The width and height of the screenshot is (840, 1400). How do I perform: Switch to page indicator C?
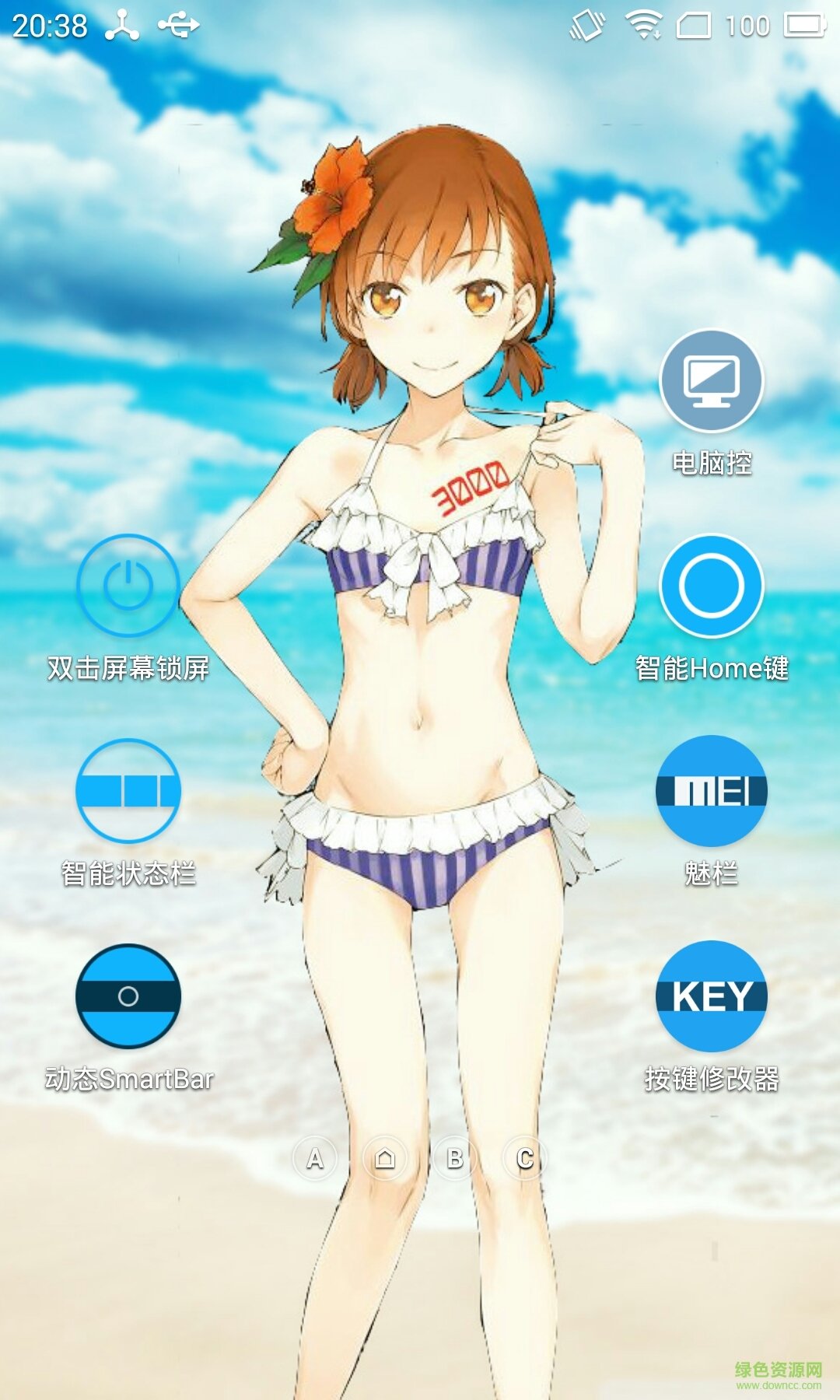(x=525, y=1159)
